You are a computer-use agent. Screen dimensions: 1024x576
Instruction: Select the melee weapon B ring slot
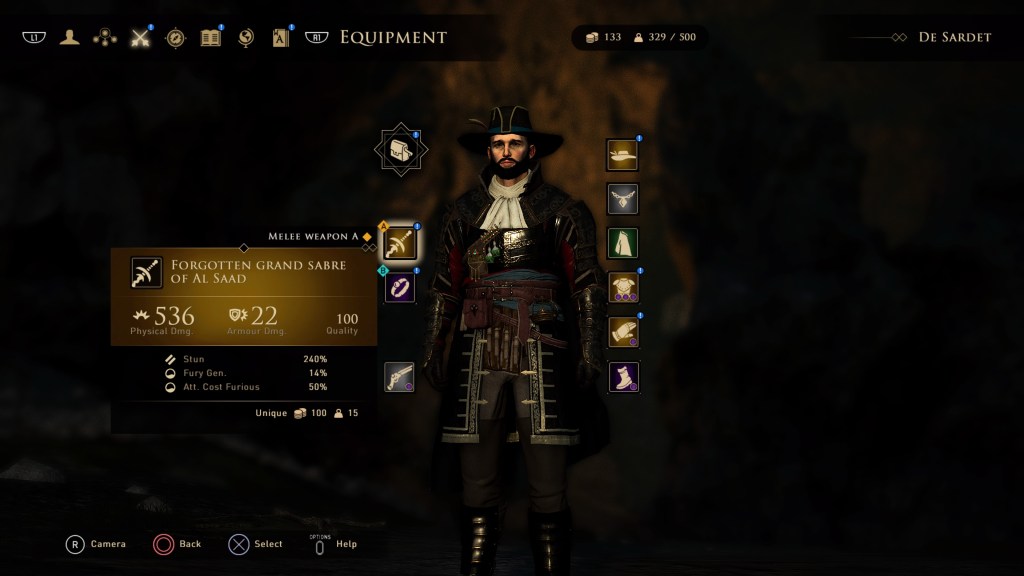point(400,287)
